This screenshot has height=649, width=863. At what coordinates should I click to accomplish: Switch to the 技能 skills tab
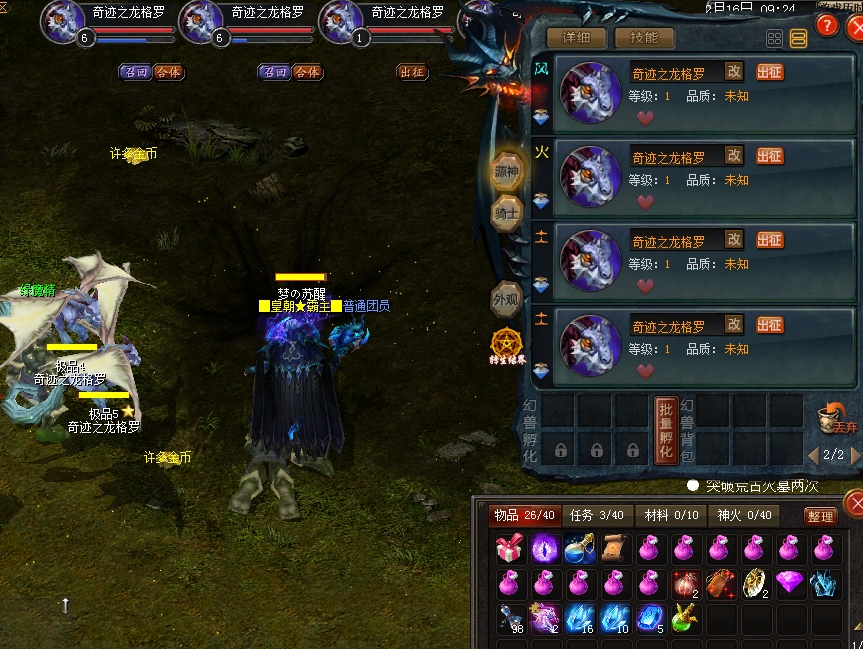[x=644, y=38]
